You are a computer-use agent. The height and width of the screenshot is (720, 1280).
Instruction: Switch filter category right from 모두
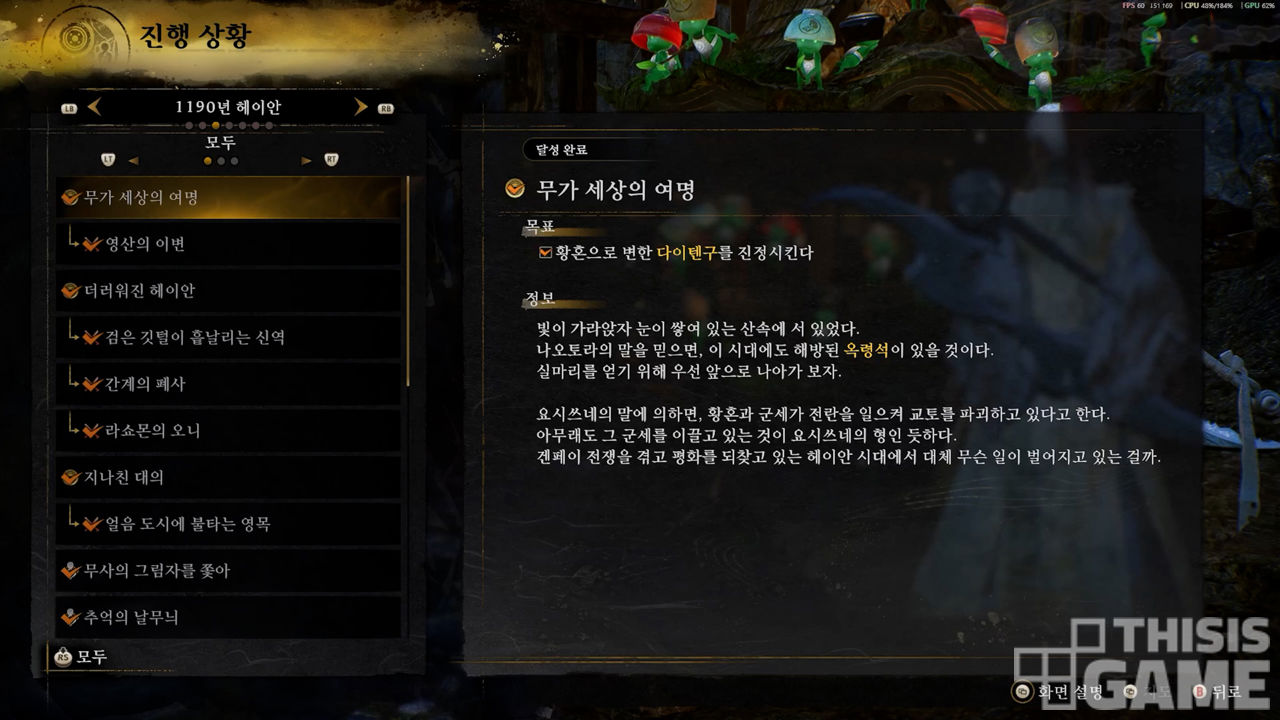[x=306, y=160]
